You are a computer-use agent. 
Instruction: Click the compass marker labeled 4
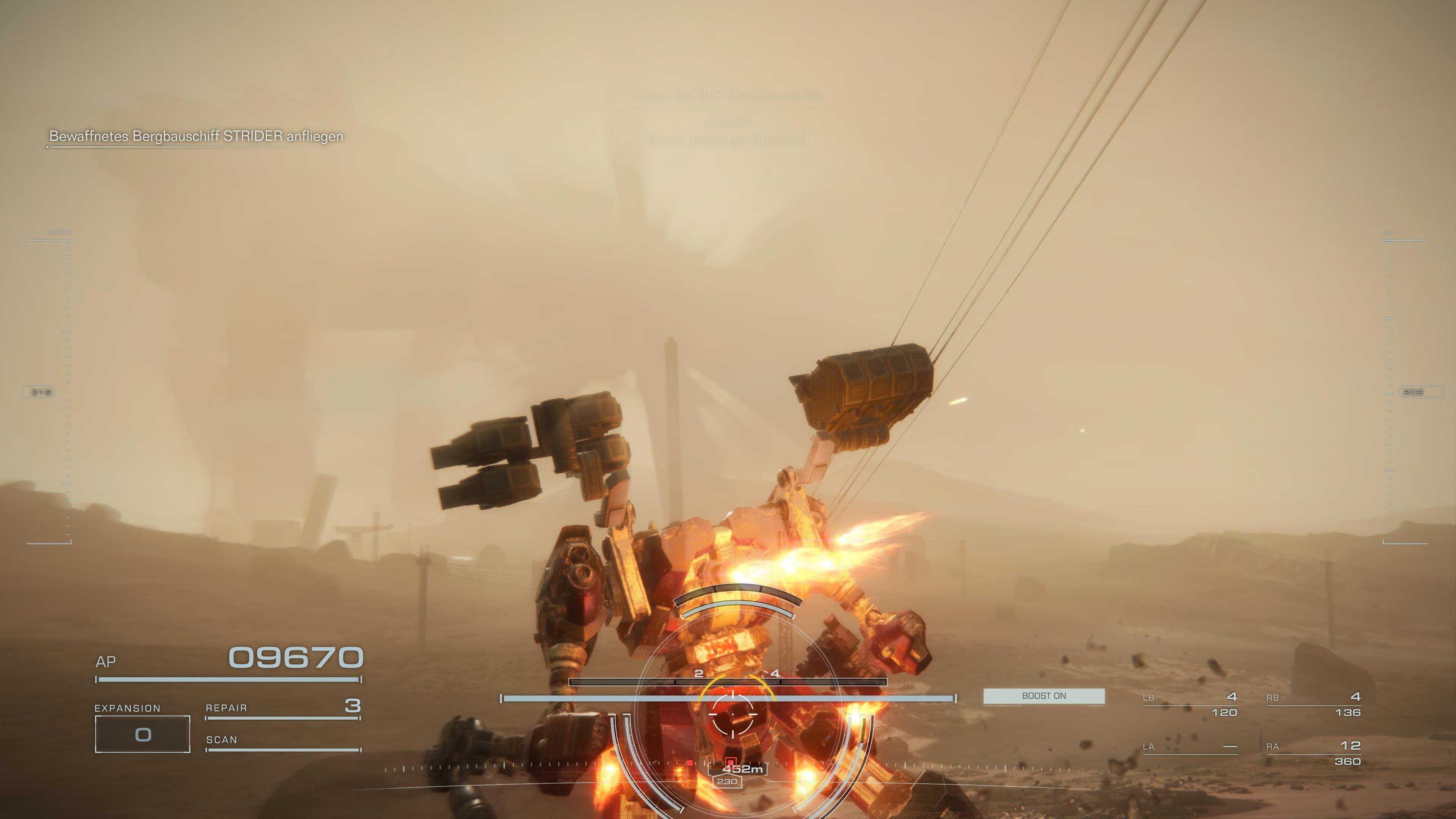(x=776, y=674)
